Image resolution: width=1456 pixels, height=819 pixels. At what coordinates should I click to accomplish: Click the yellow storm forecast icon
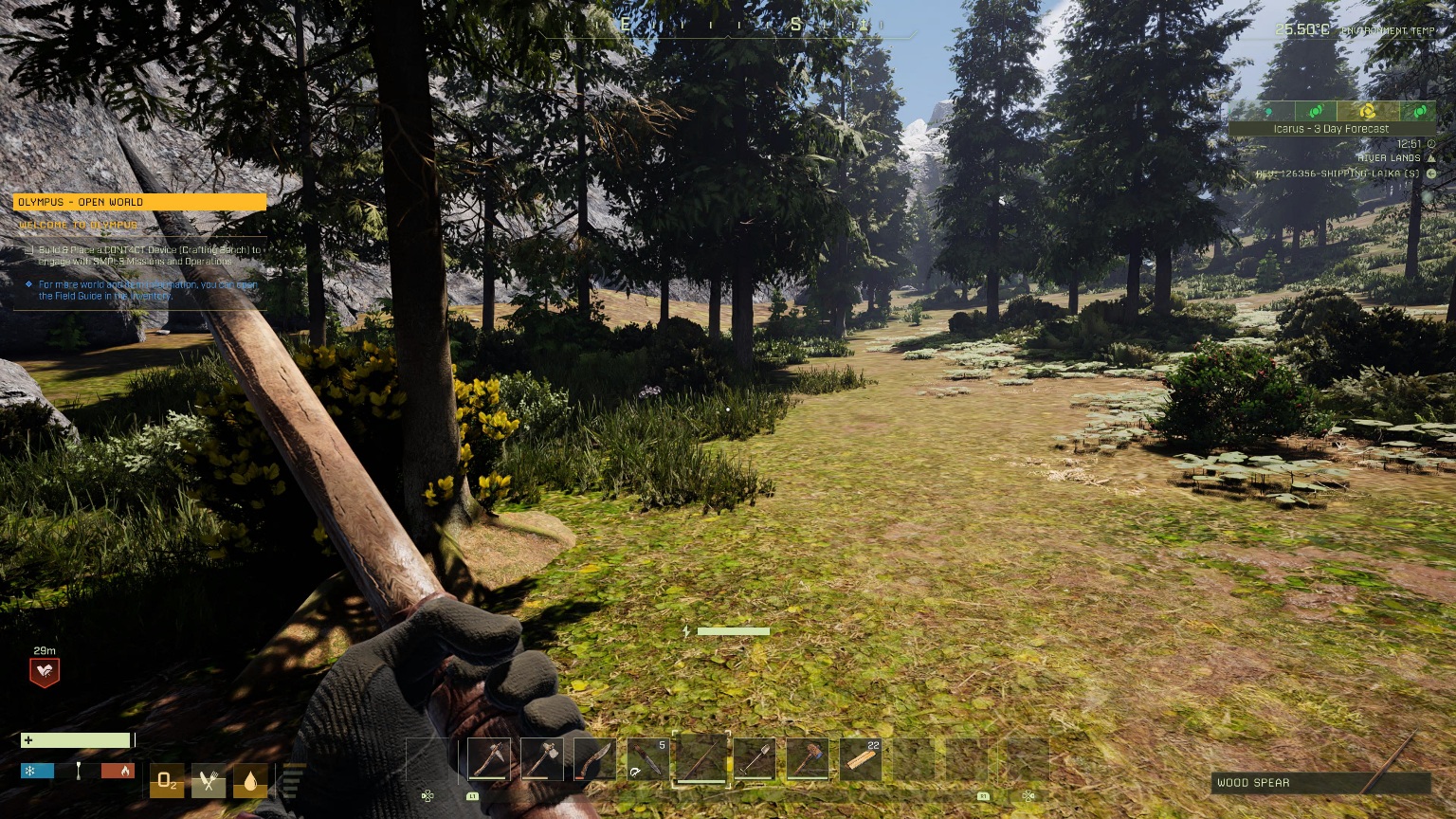tap(1367, 111)
